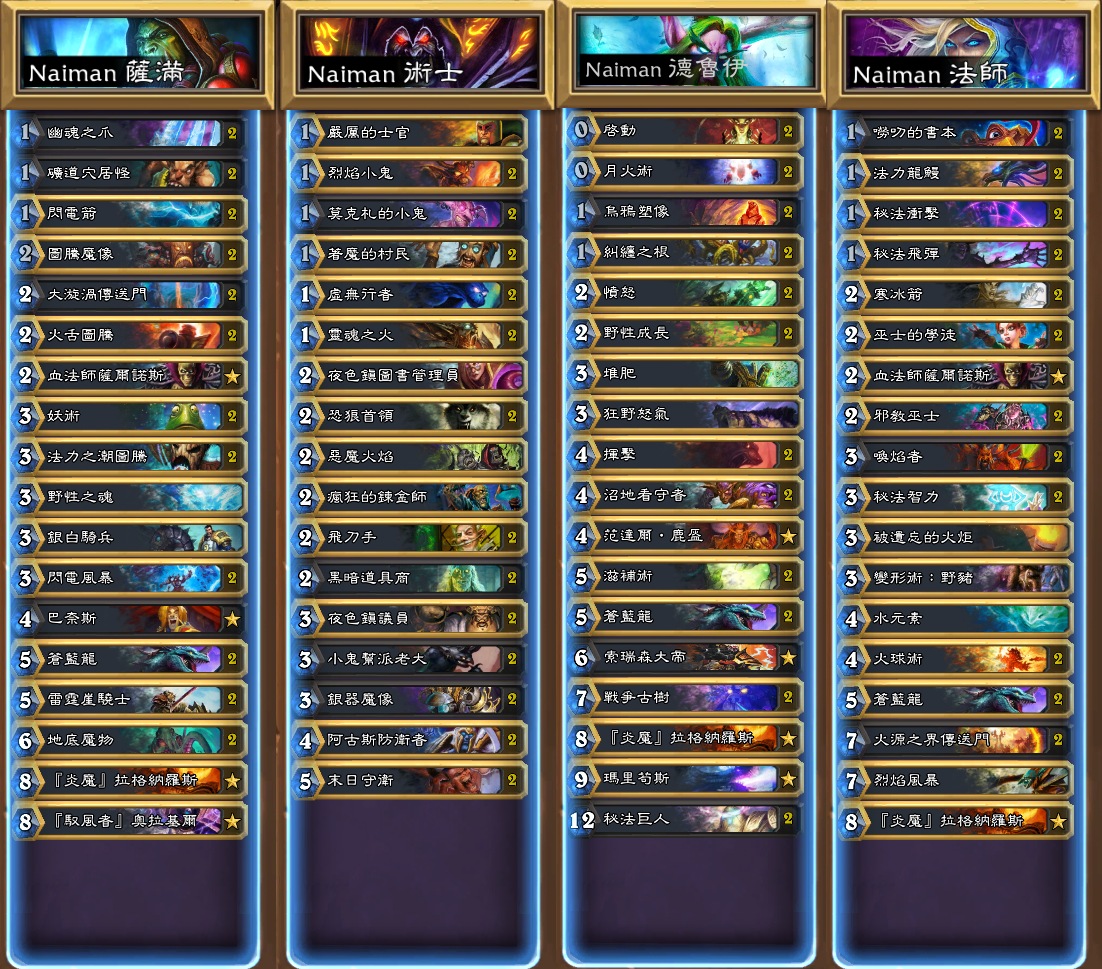Select the 寒冰箭 card row

pyautogui.click(x=955, y=294)
